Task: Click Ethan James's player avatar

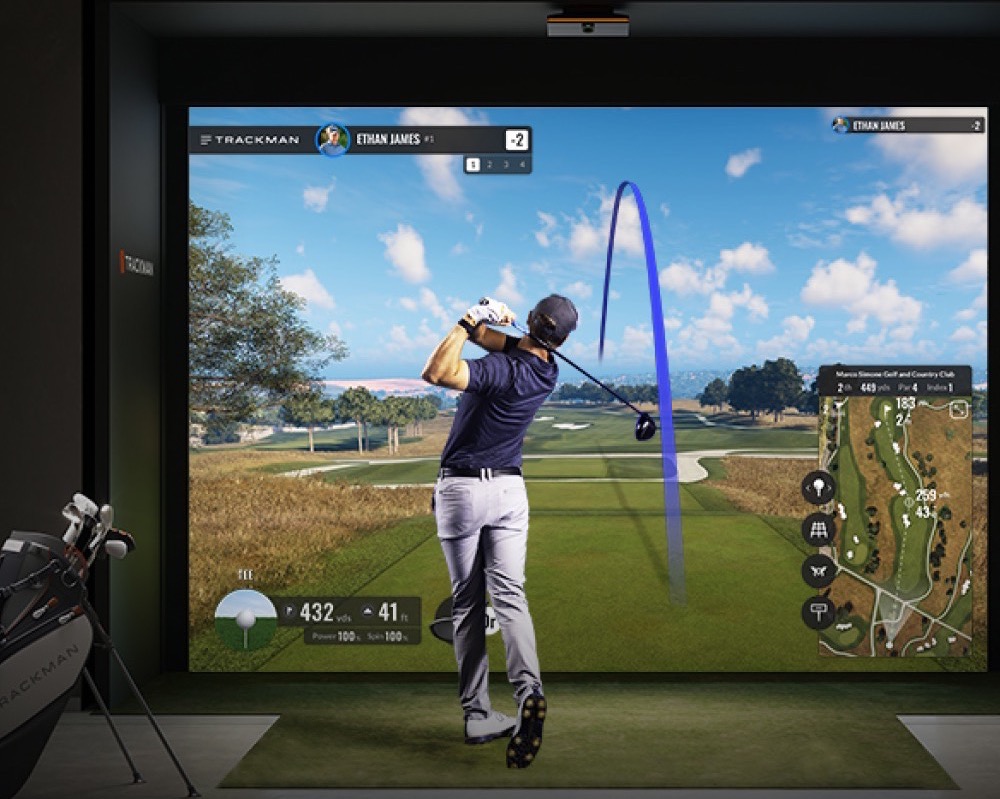Action: (332, 140)
